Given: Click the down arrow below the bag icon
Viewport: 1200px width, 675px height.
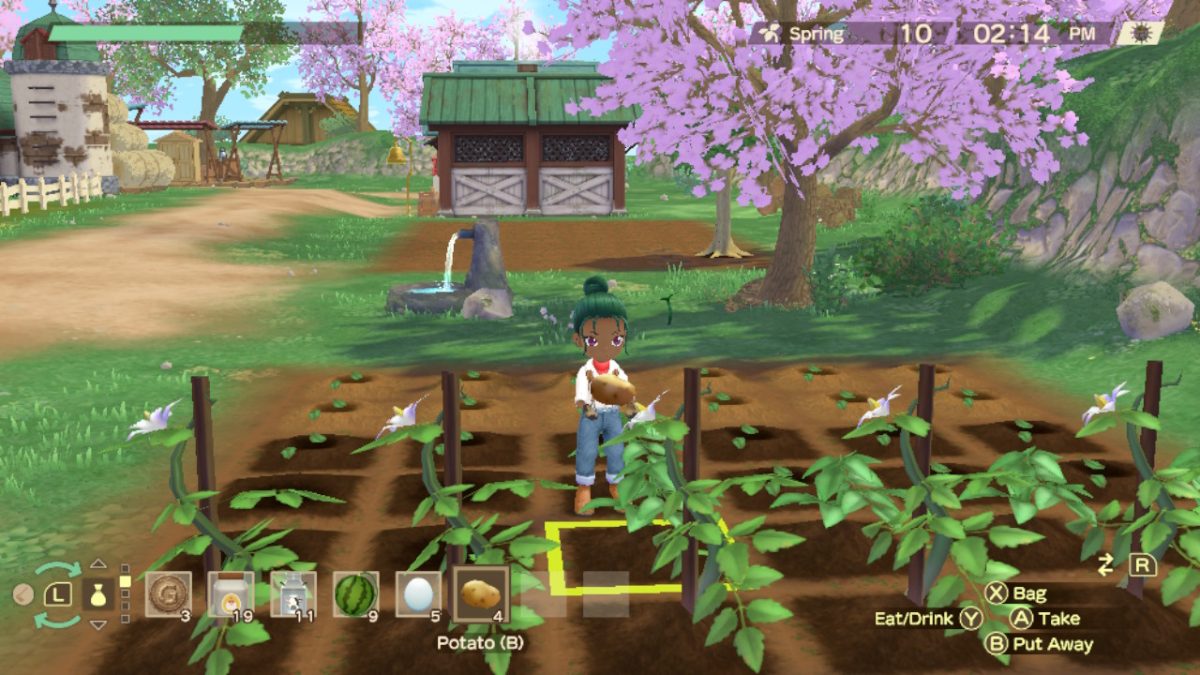Looking at the screenshot, I should pyautogui.click(x=98, y=625).
